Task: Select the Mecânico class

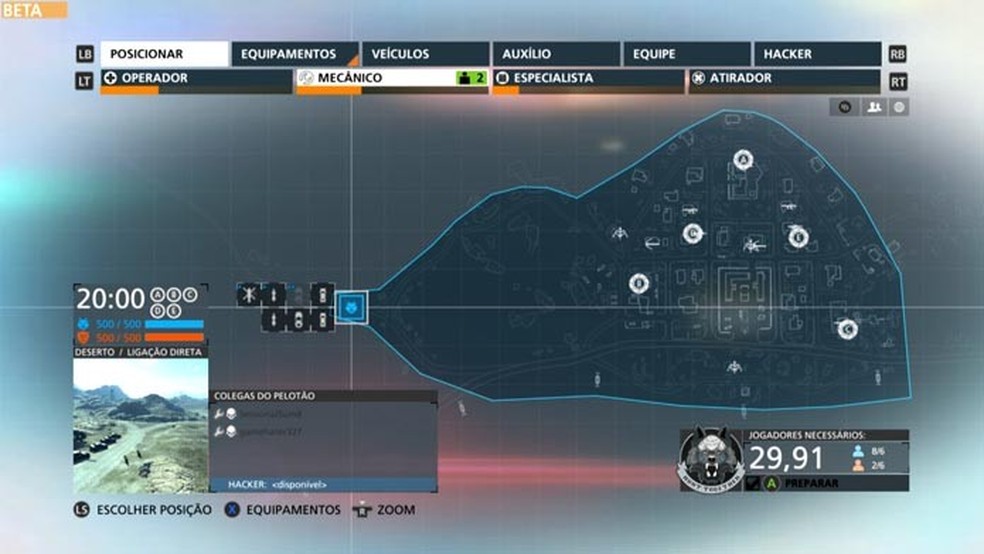Action: pos(392,78)
